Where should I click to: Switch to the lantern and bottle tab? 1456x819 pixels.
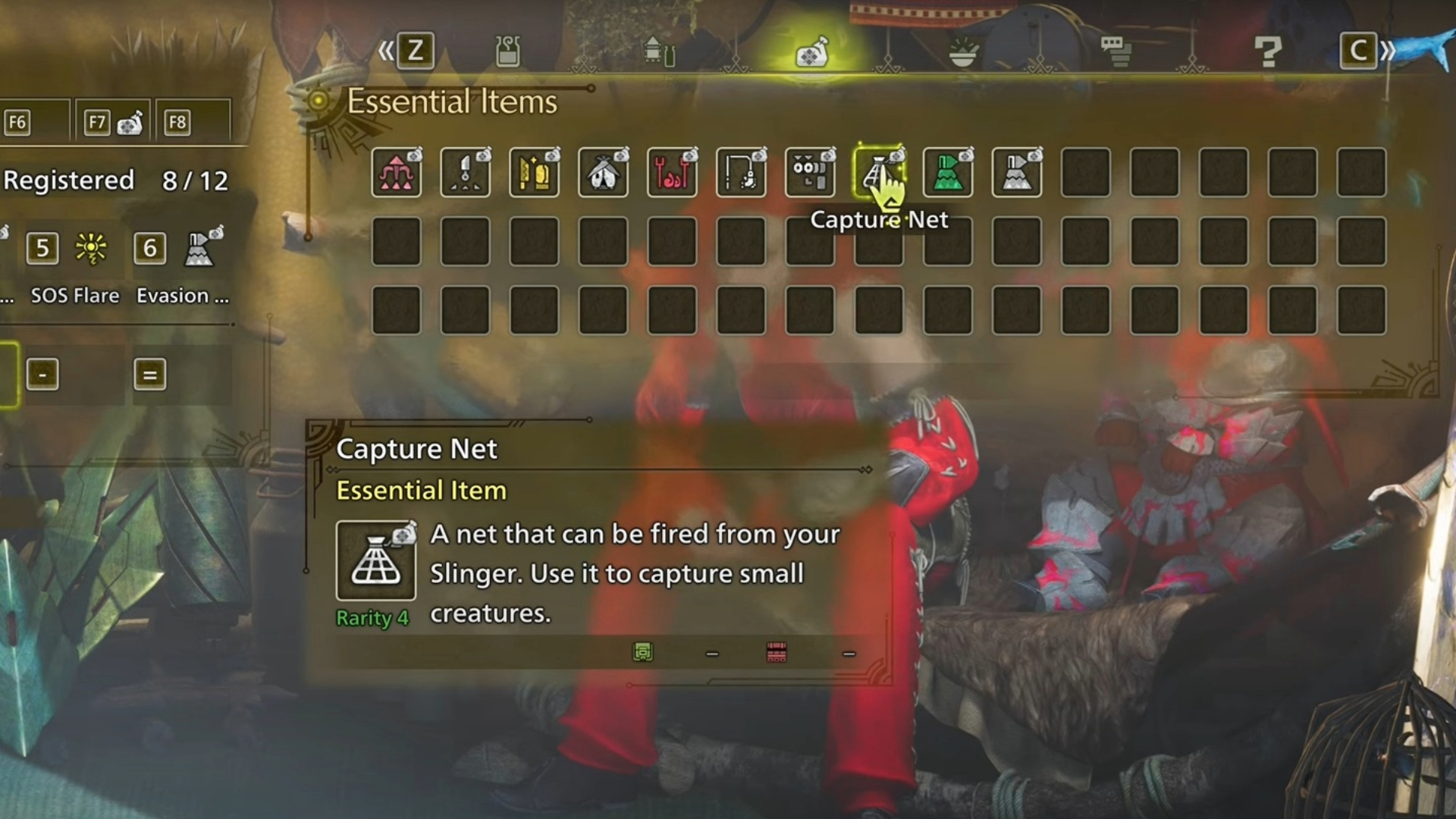(x=659, y=52)
